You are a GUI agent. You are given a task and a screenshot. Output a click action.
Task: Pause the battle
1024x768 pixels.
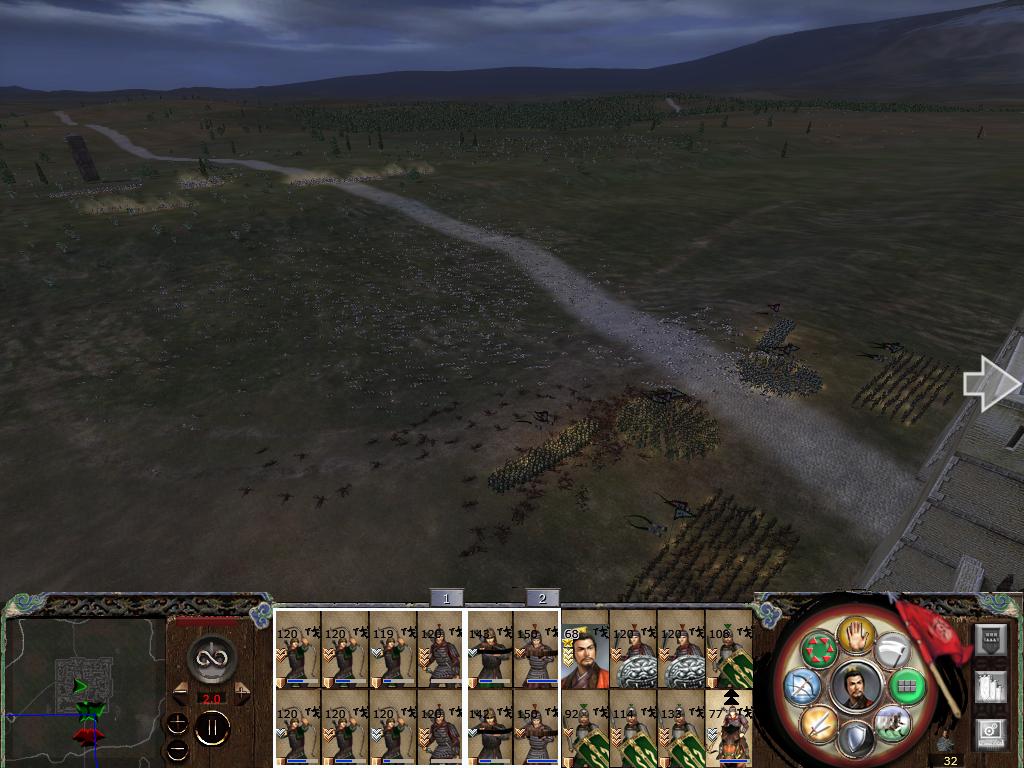(212, 728)
